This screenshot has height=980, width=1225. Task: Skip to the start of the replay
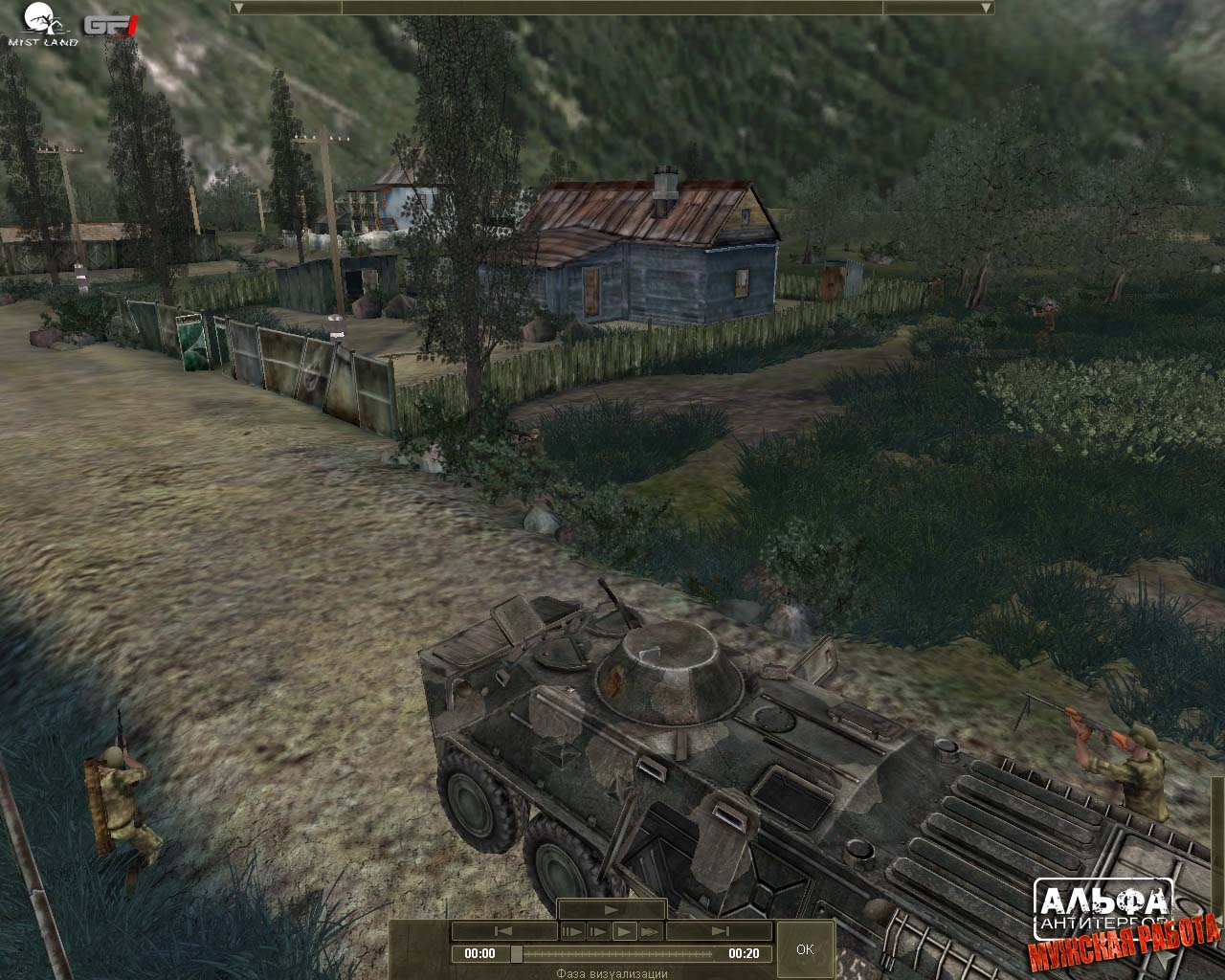coord(503,931)
